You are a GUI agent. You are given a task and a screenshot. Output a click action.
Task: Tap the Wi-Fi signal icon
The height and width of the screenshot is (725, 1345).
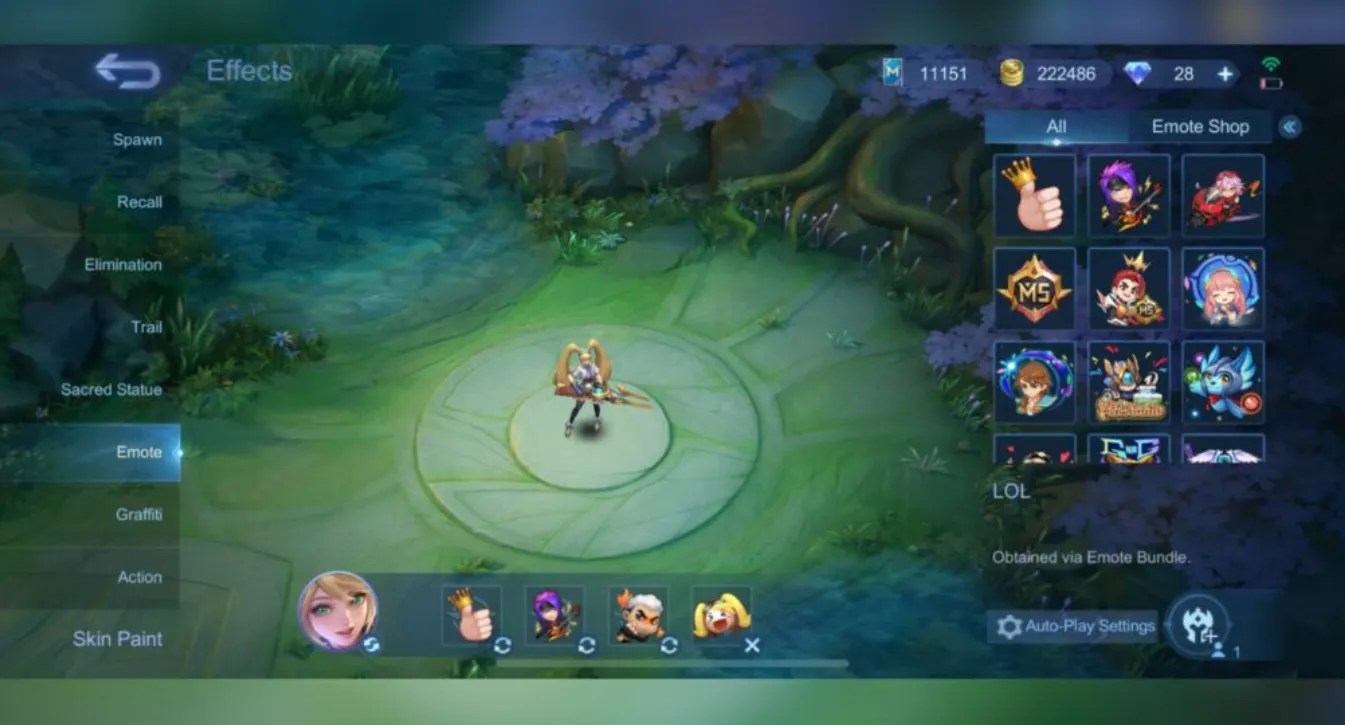(1272, 61)
